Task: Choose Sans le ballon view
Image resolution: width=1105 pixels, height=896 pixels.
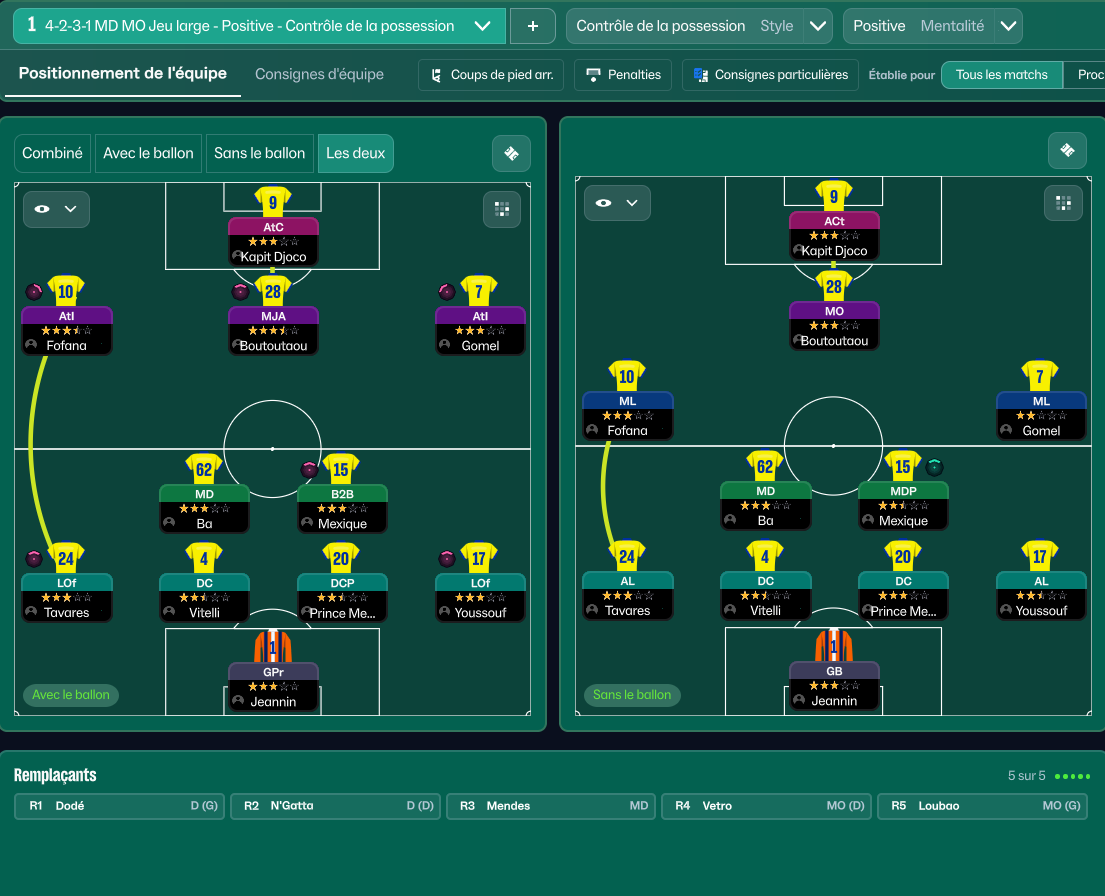Action: click(259, 154)
